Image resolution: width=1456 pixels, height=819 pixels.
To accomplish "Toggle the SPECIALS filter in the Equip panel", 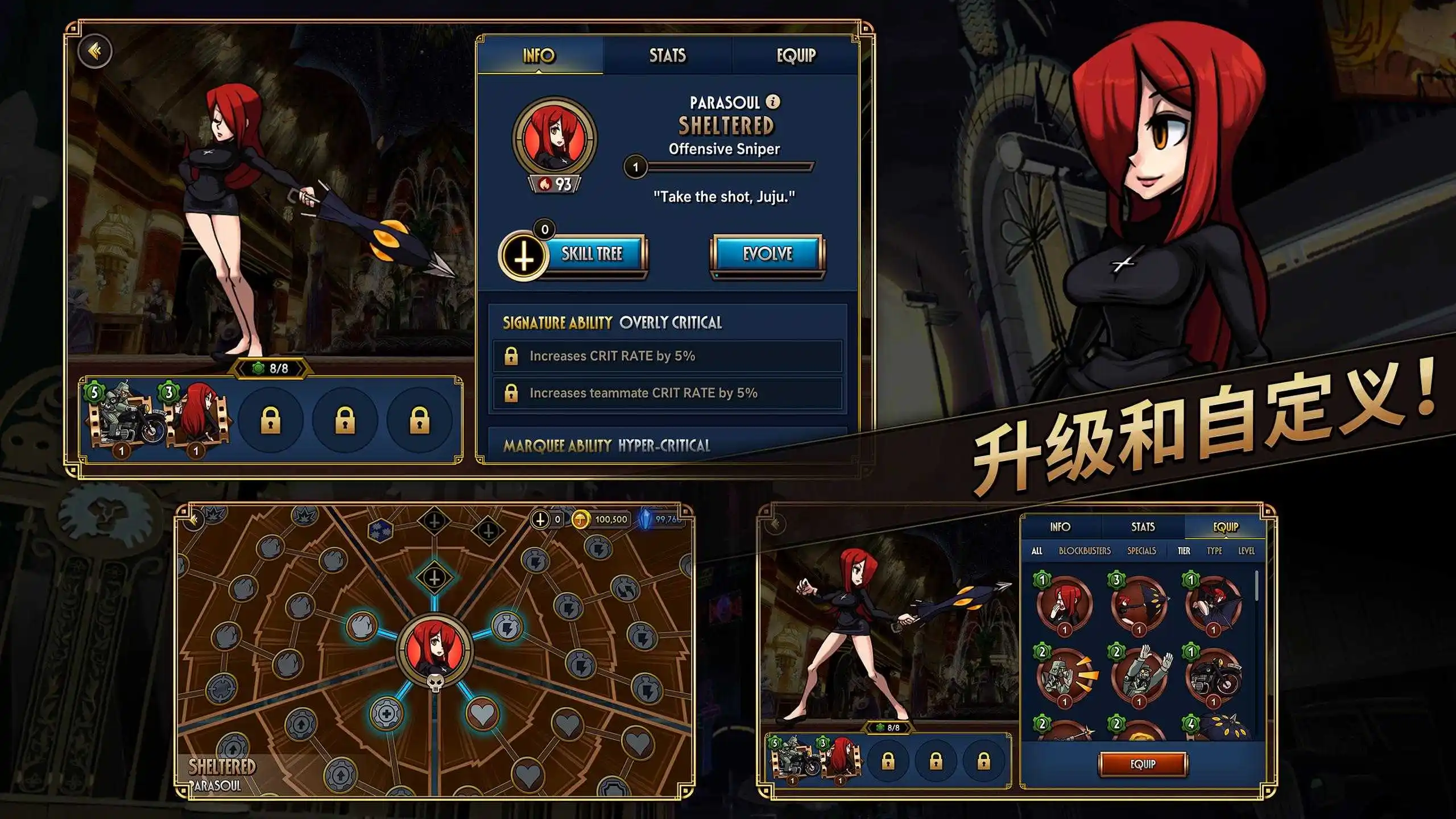I will [1141, 551].
